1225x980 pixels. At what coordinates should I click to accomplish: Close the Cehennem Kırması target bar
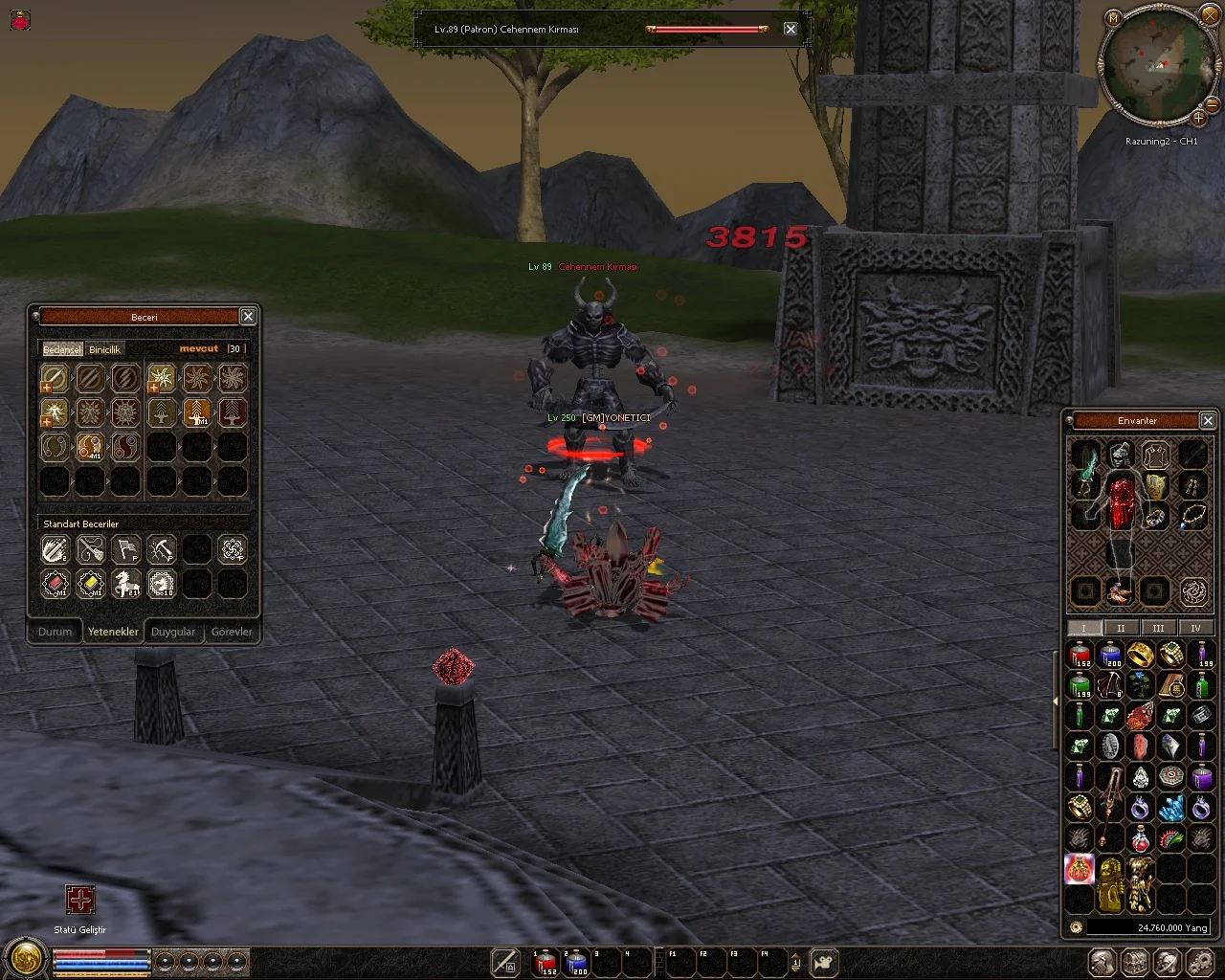(x=791, y=29)
